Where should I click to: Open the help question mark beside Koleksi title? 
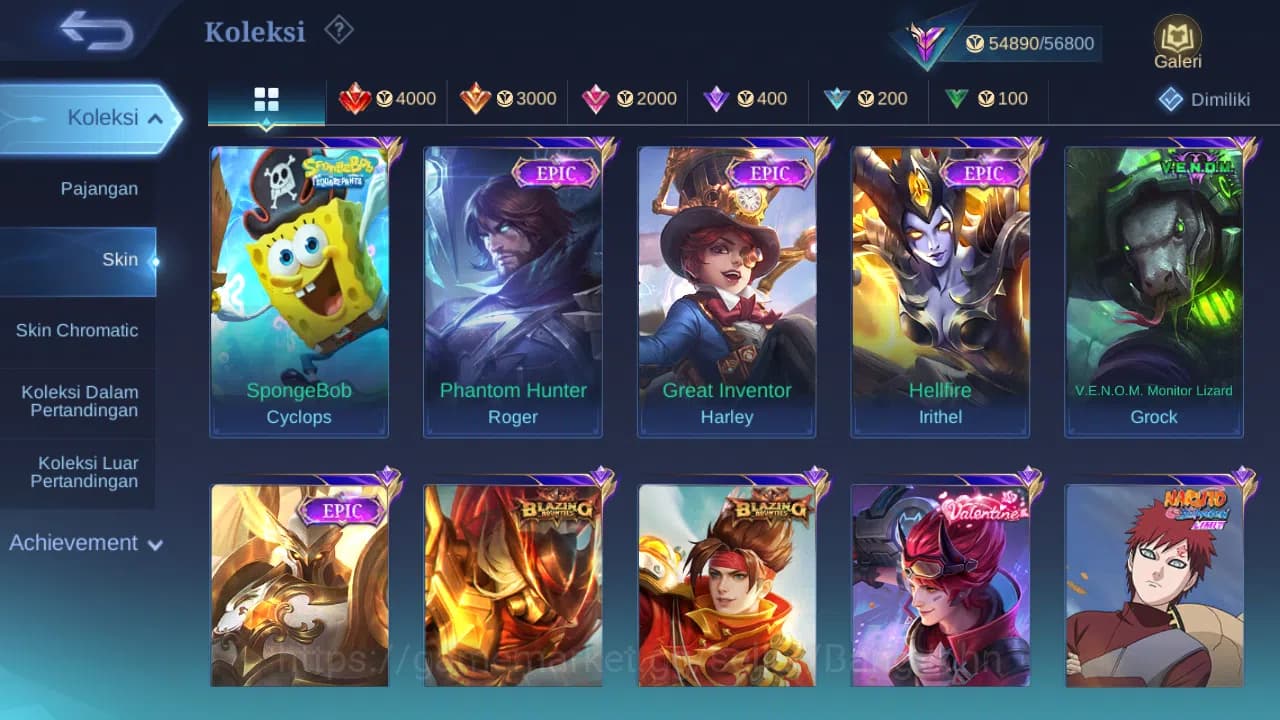pos(338,30)
